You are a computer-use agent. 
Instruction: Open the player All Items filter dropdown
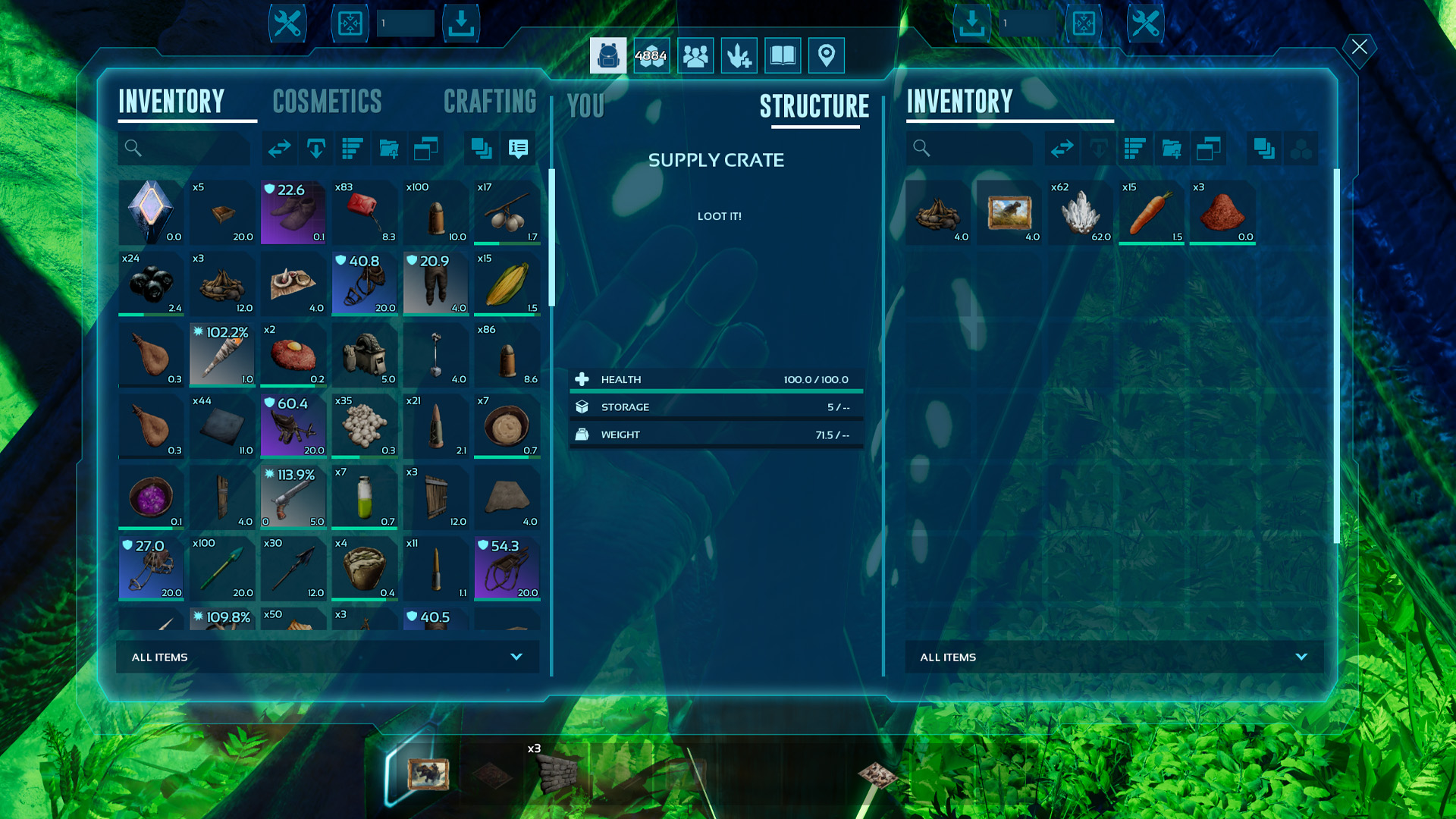[328, 657]
